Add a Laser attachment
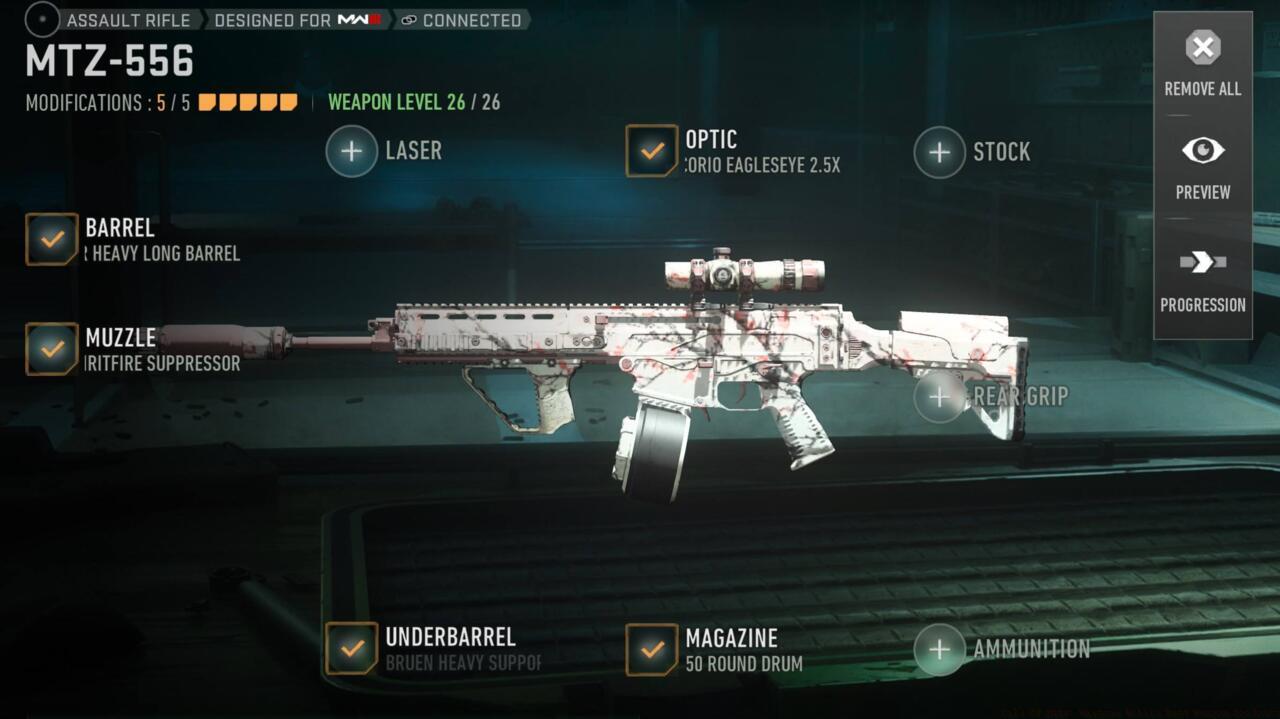This screenshot has height=719, width=1280. (352, 151)
